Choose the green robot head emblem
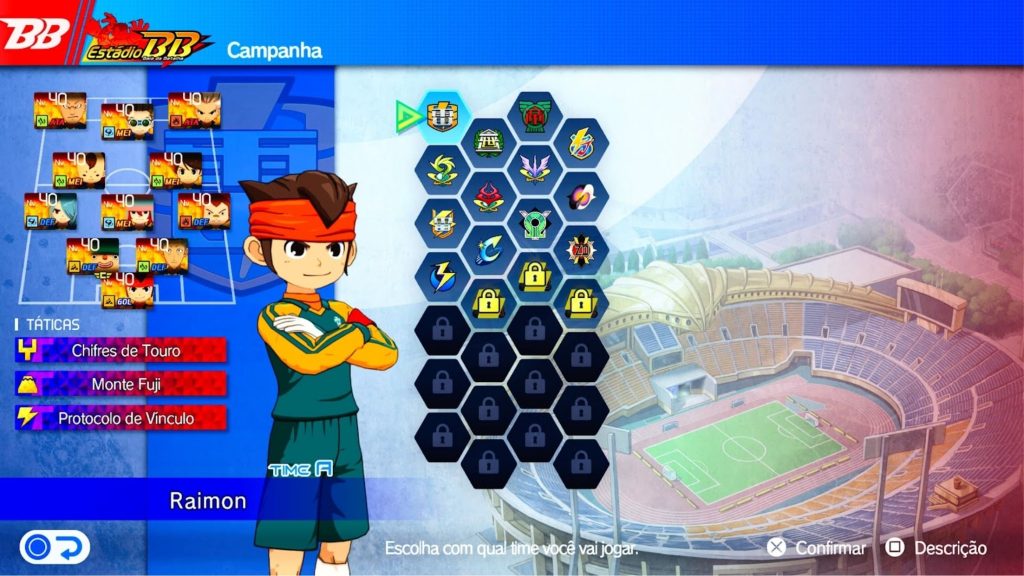 534,222
